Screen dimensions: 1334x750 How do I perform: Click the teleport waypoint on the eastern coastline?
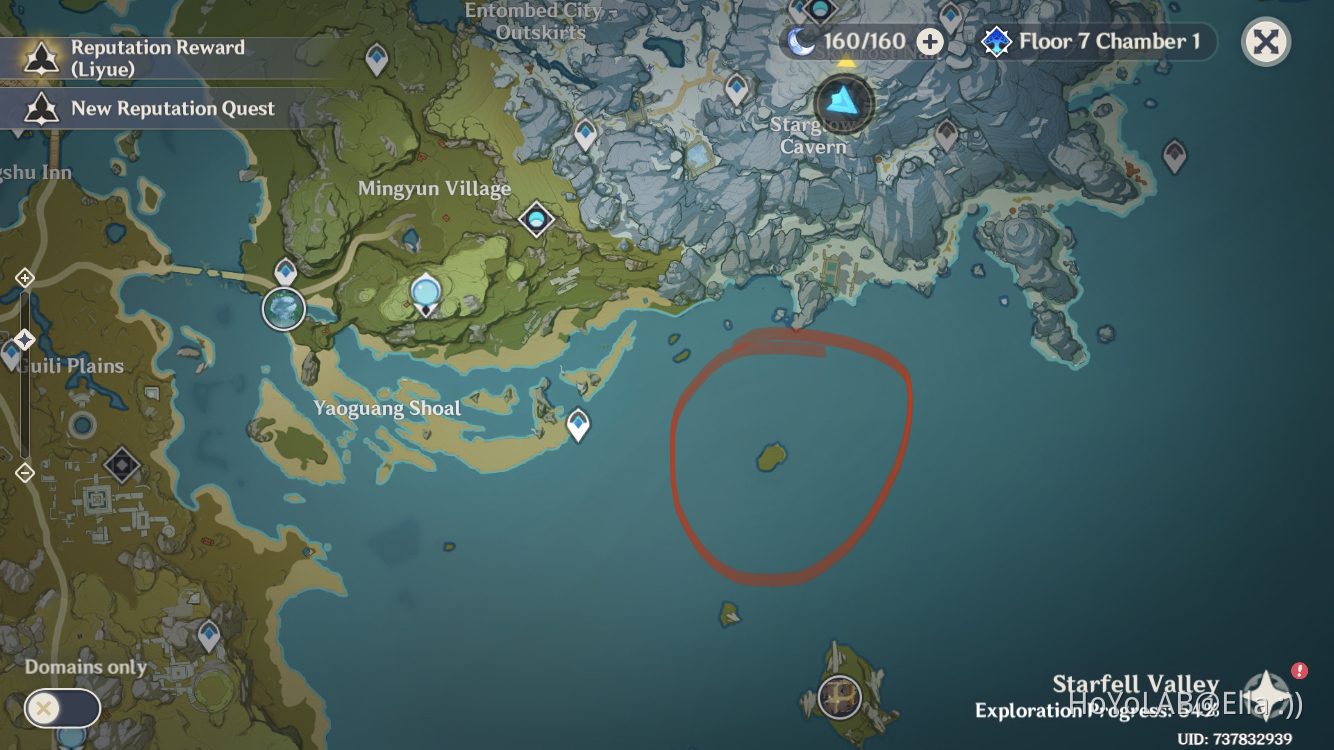click(x=1173, y=153)
